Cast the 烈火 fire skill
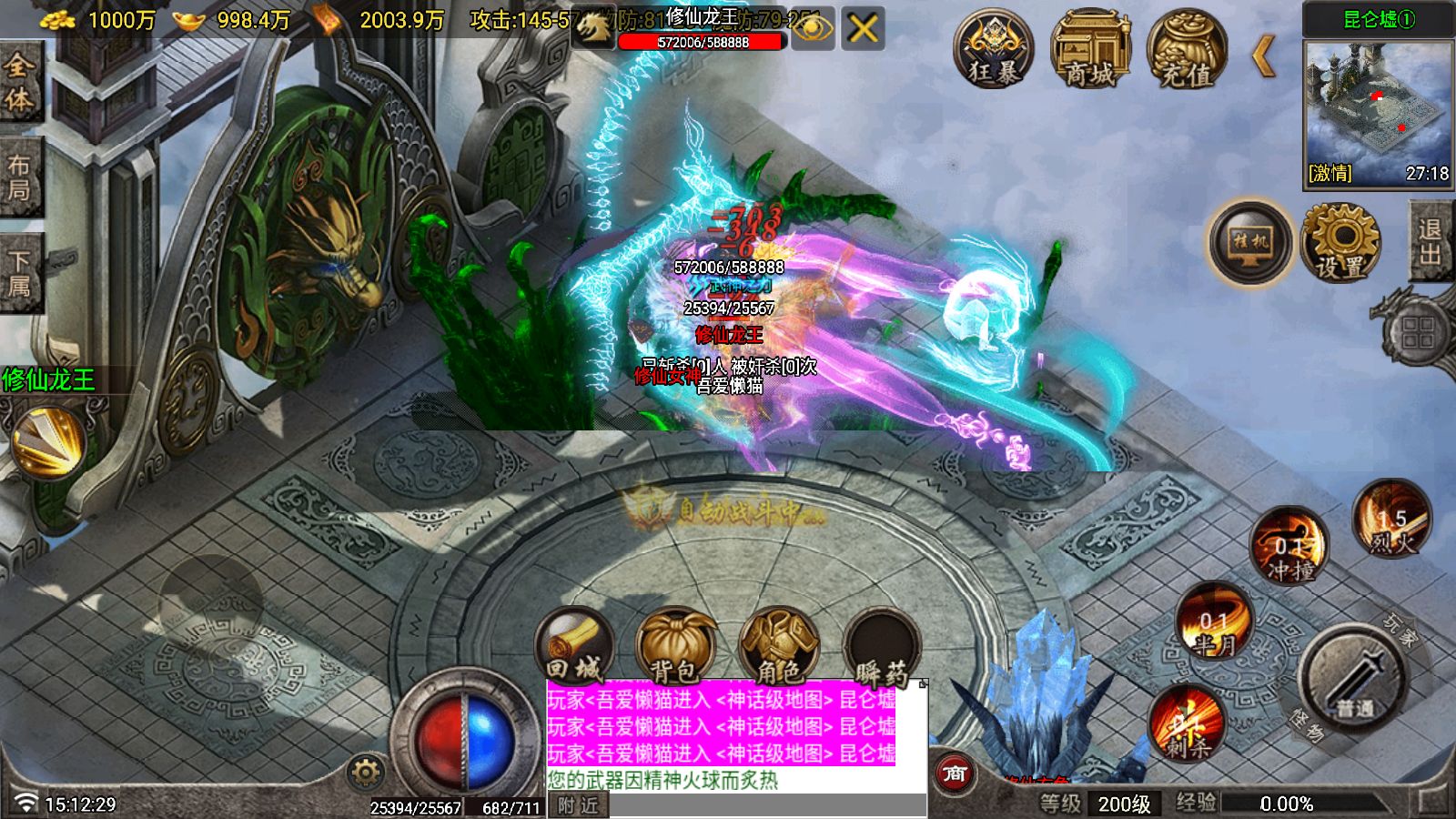Image resolution: width=1456 pixels, height=819 pixels. tap(1391, 521)
